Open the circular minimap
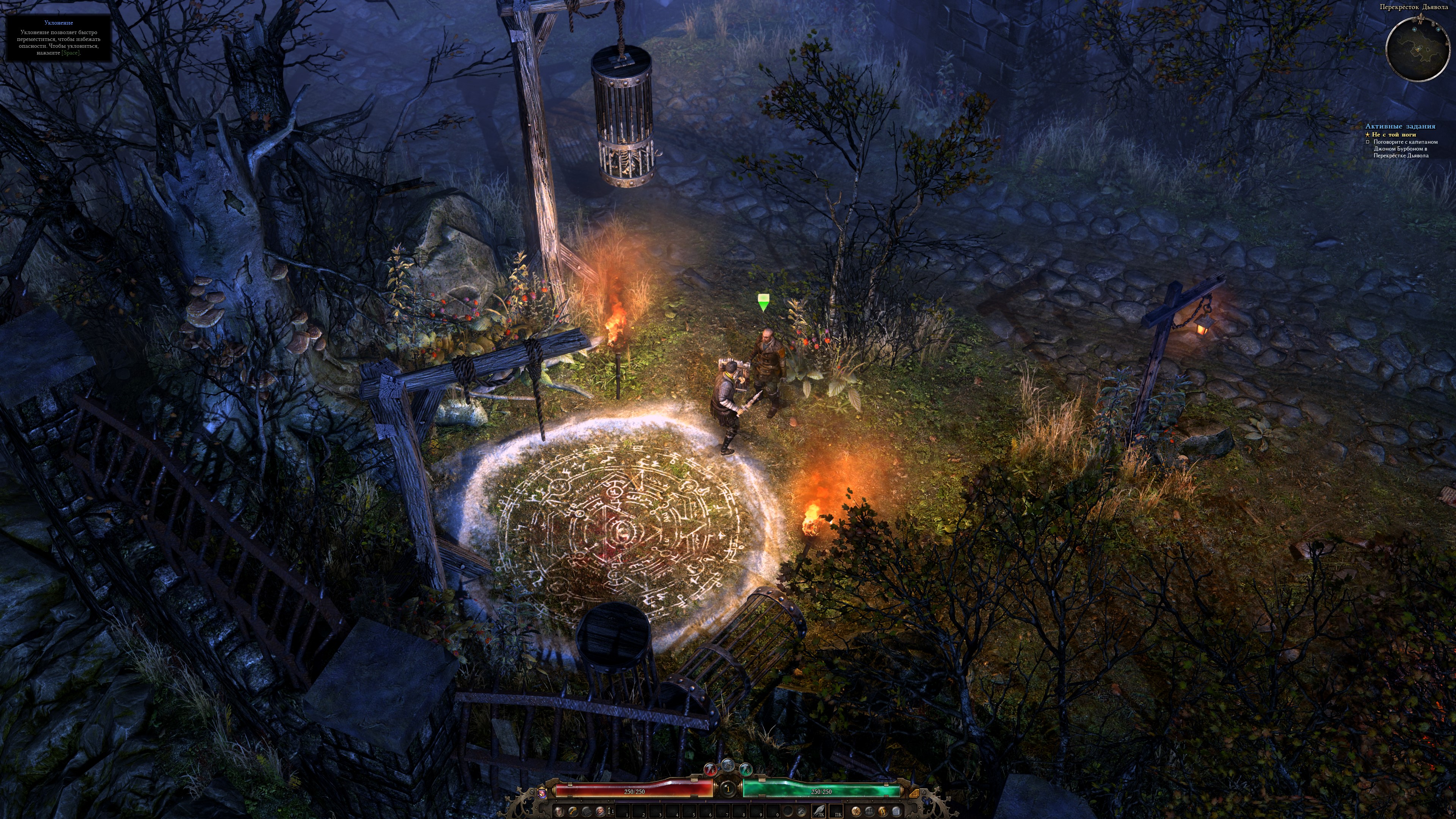 pos(1417,49)
